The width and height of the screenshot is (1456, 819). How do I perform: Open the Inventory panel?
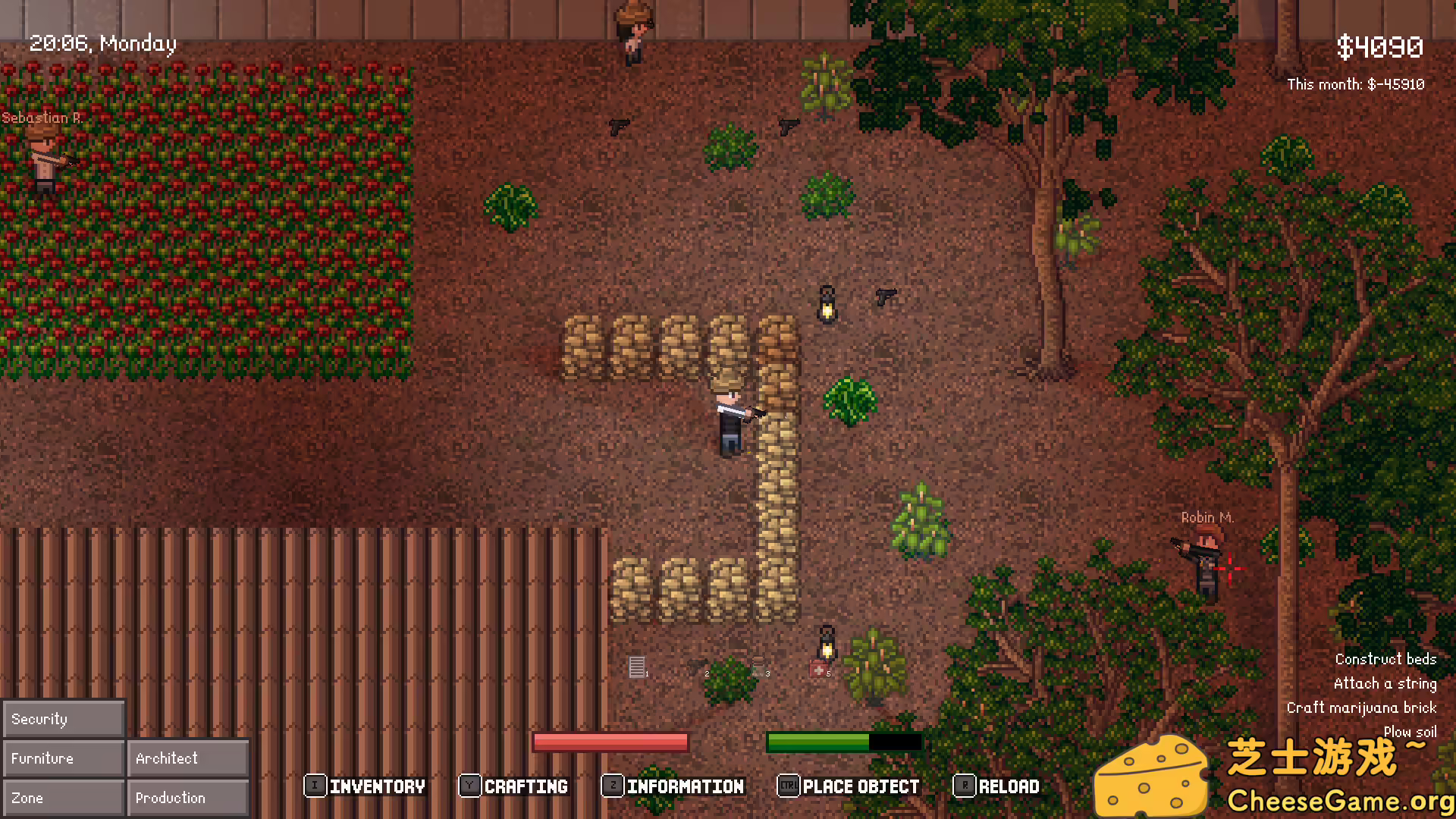coord(366,786)
